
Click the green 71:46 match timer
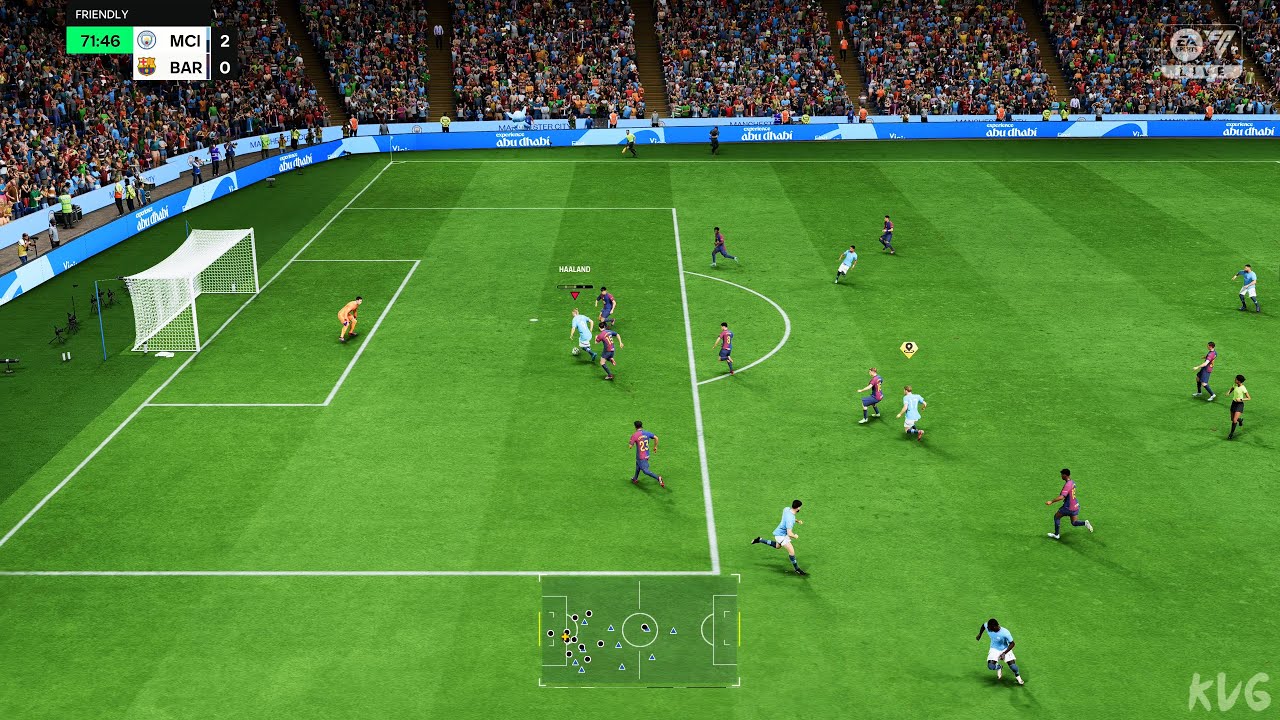click(100, 40)
